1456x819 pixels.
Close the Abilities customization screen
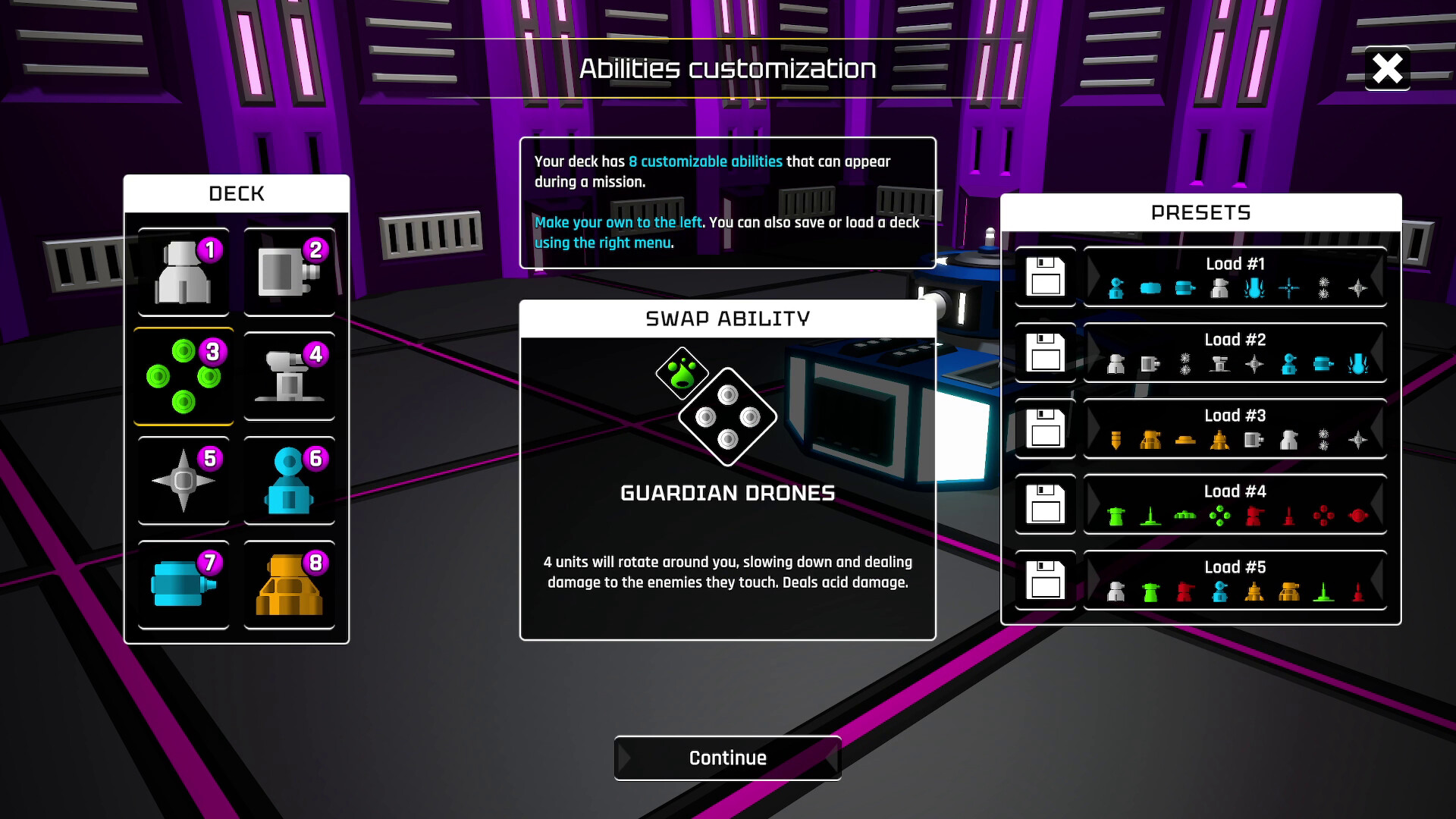(x=1388, y=68)
